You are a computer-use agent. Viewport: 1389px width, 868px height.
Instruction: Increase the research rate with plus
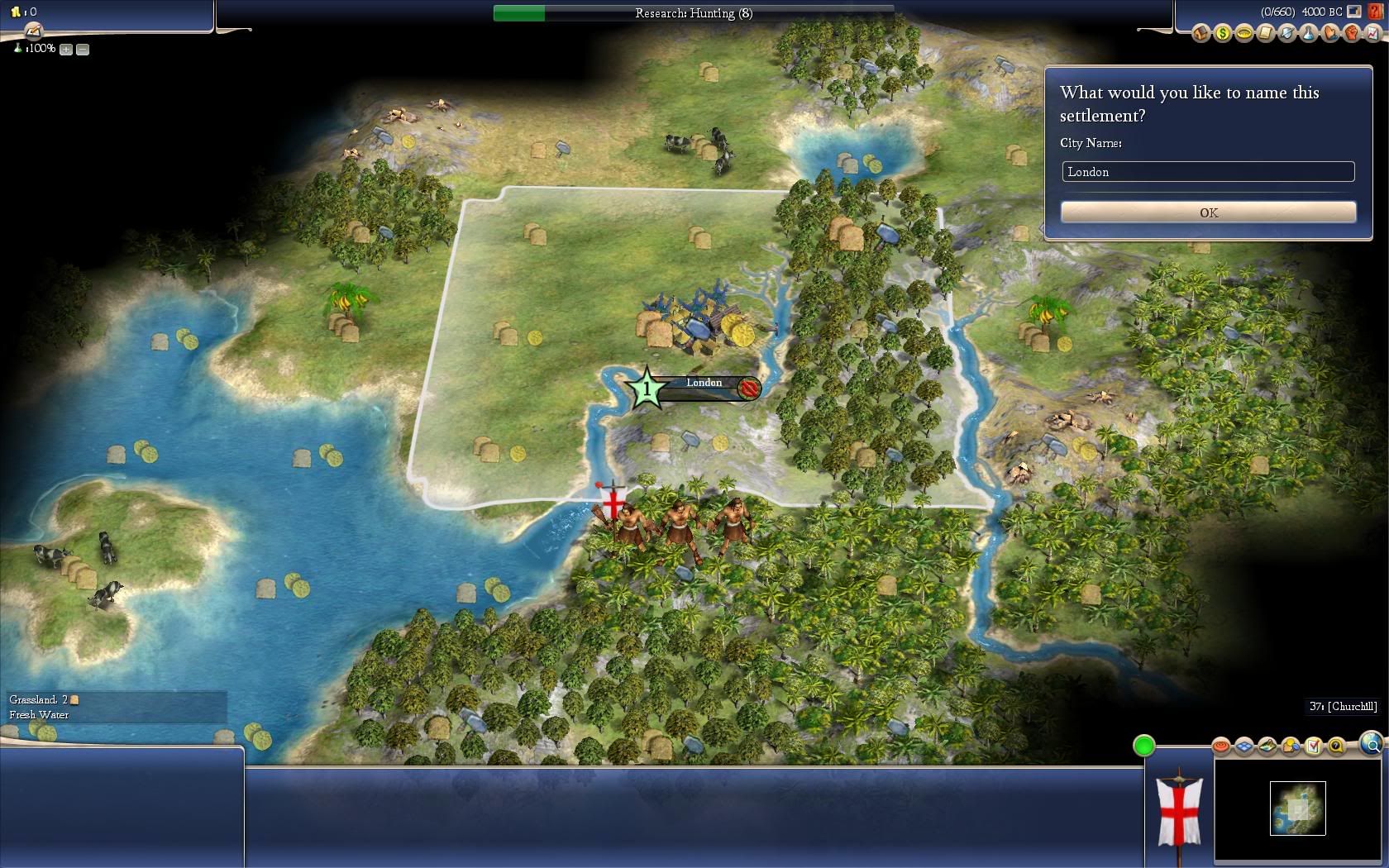pyautogui.click(x=66, y=50)
